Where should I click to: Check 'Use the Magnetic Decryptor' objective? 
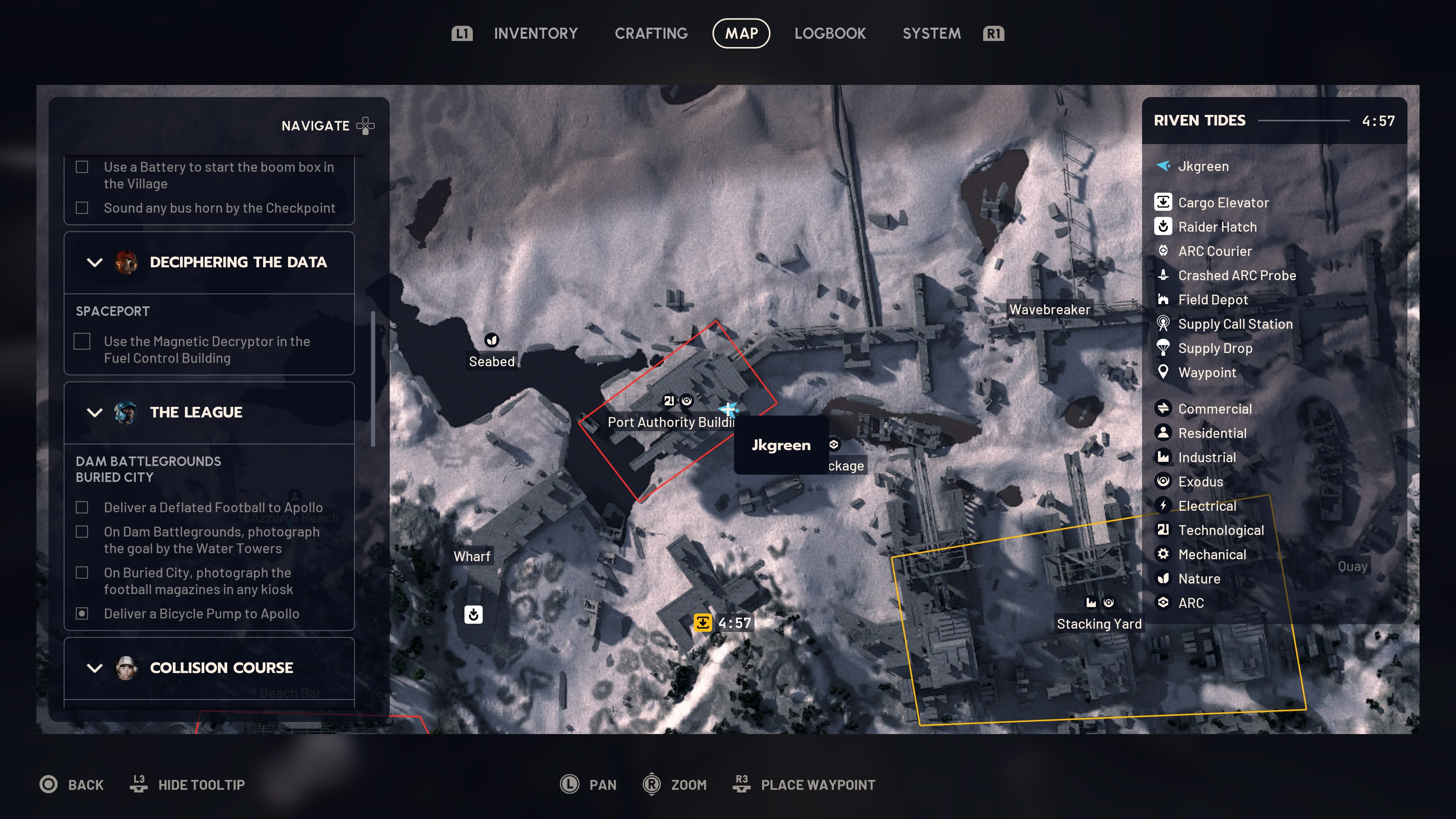pos(82,341)
